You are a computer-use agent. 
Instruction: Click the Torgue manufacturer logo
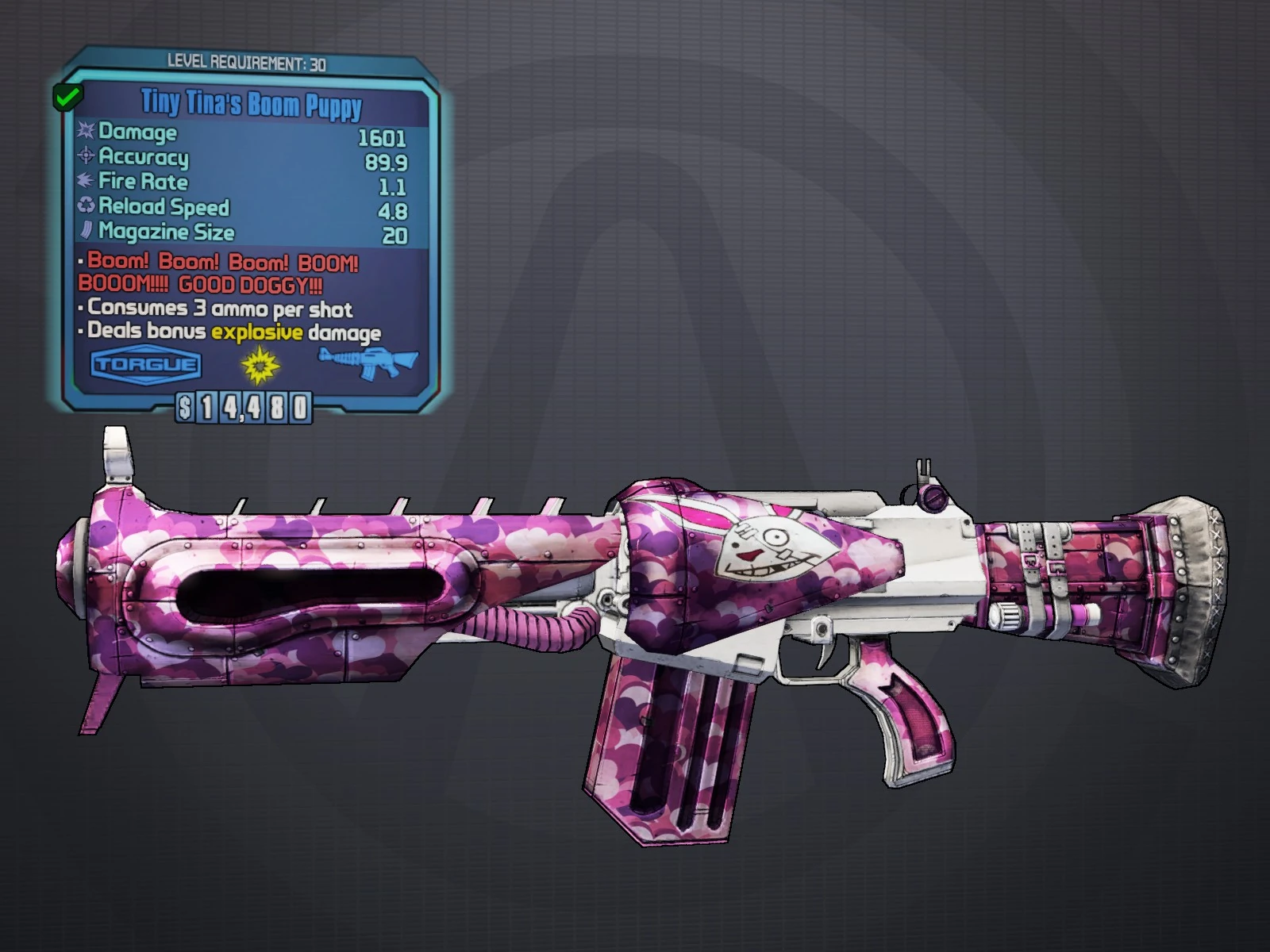pos(146,365)
